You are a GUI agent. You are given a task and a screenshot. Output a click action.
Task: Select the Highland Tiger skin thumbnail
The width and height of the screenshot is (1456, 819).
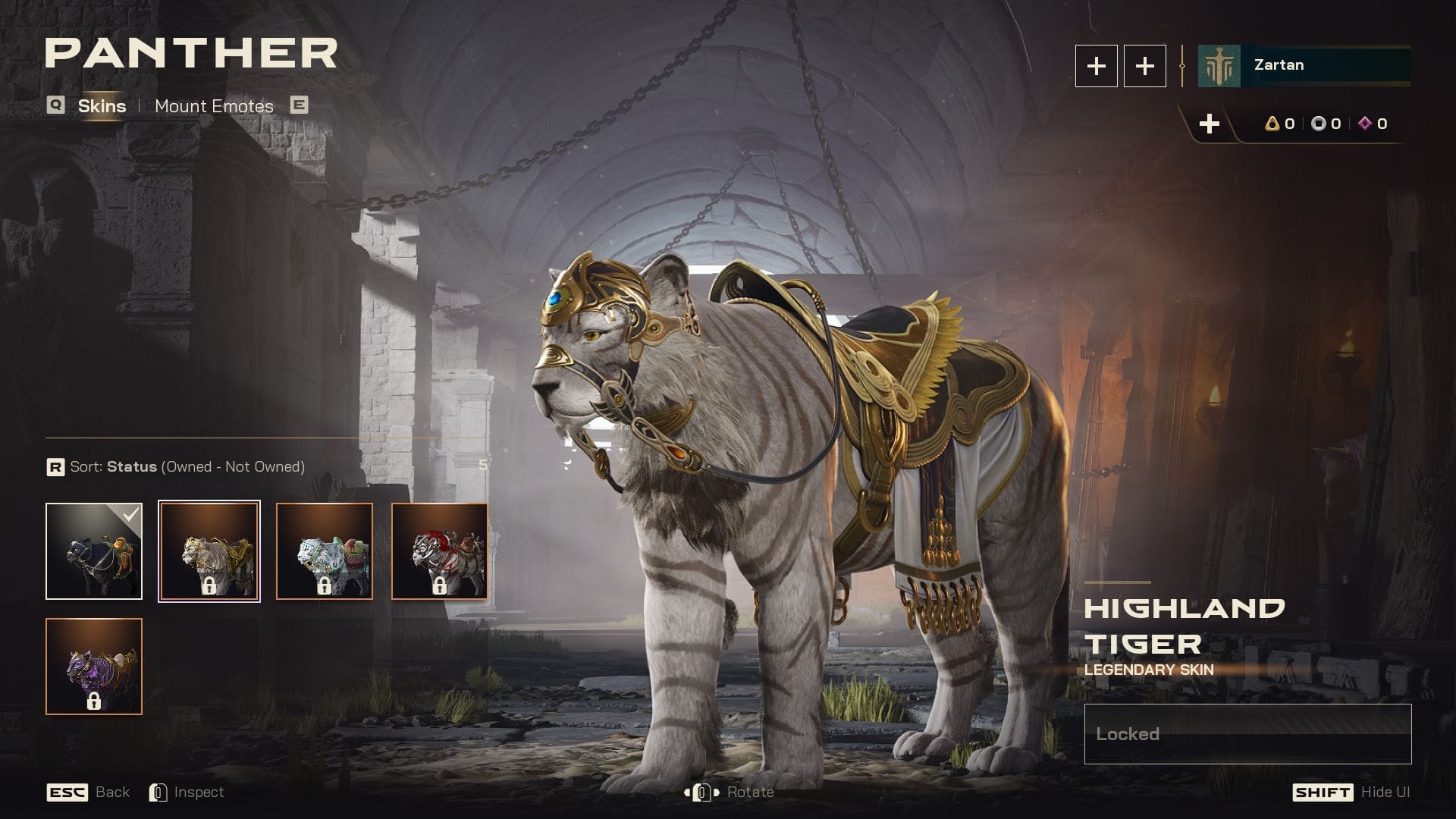click(209, 551)
